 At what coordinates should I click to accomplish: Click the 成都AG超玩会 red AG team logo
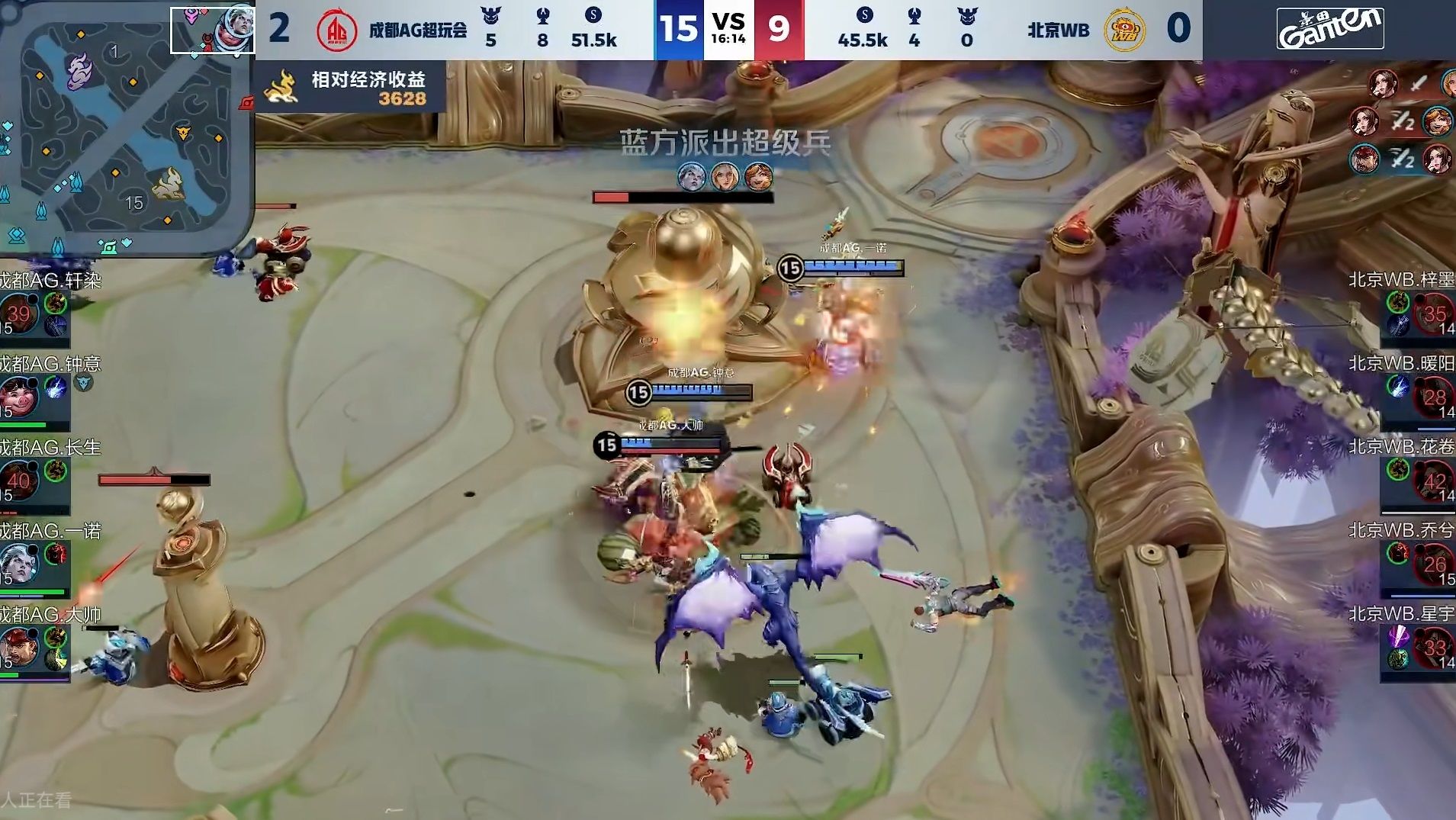tap(336, 29)
